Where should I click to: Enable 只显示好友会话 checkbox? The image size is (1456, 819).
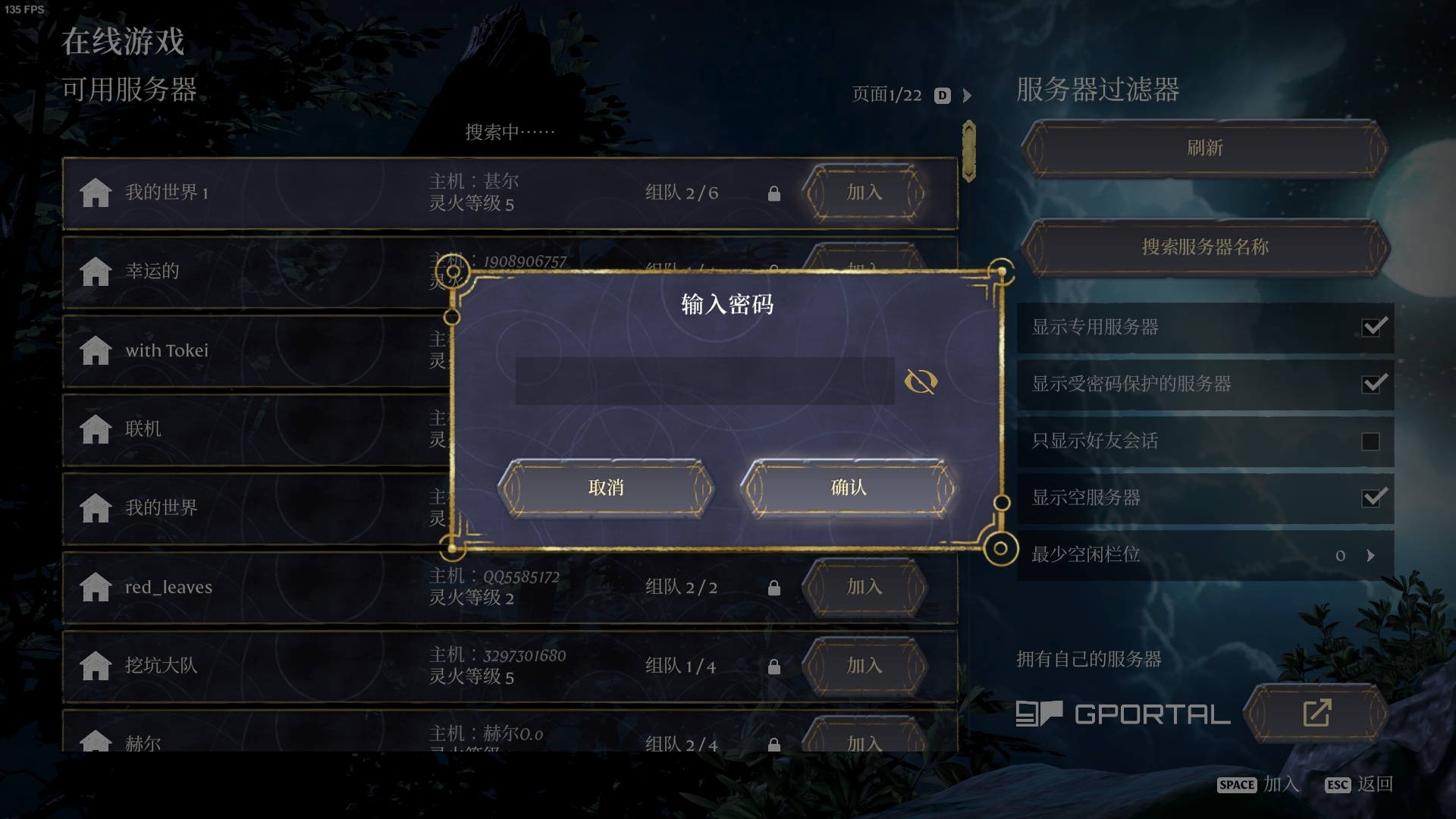[x=1370, y=441]
